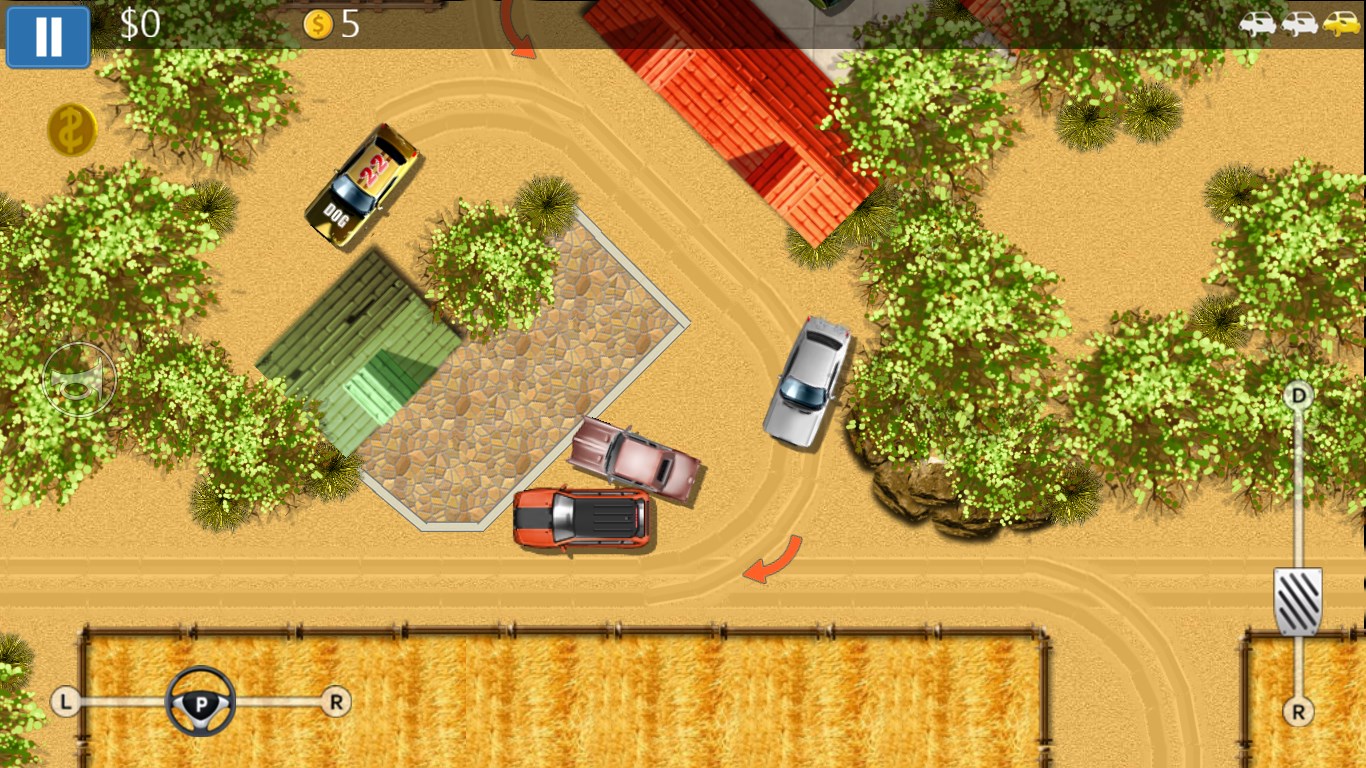This screenshot has height=768, width=1366.
Task: Shift to Reverse on the gear track
Action: [1298, 712]
